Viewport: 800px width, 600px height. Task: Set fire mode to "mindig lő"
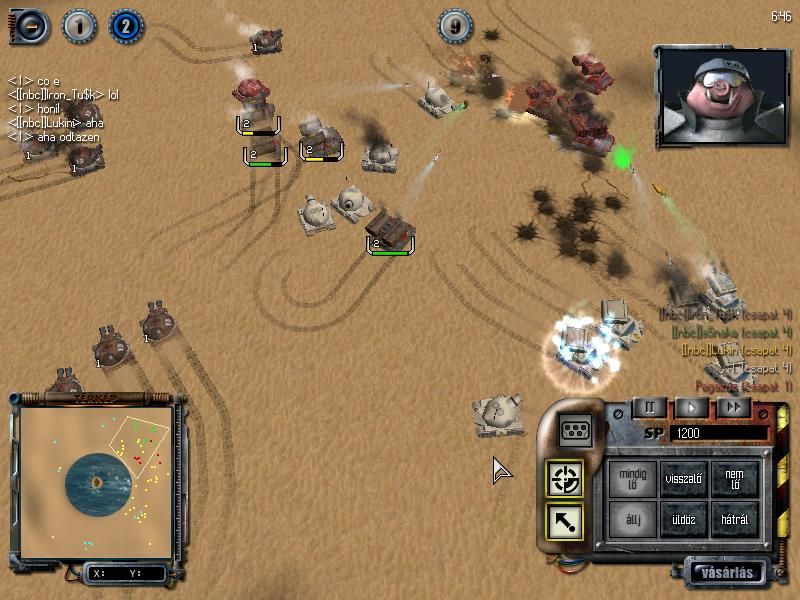point(634,478)
